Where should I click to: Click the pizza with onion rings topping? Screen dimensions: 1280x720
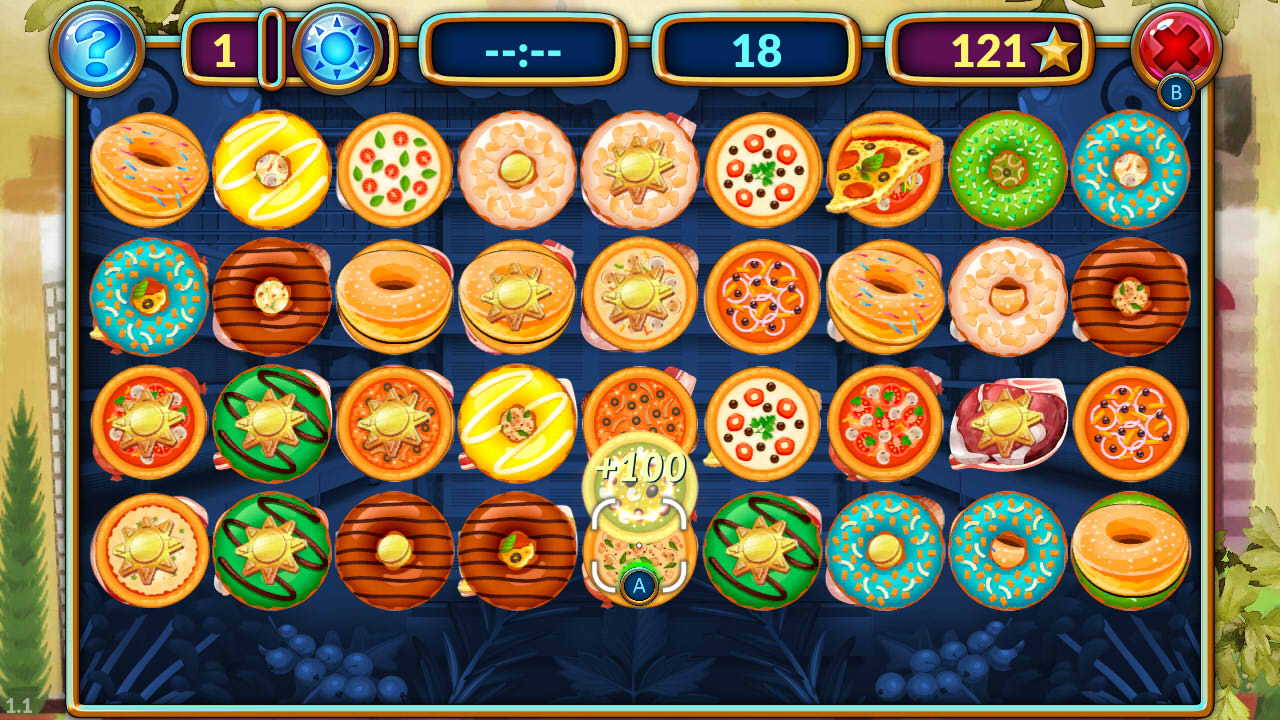point(762,296)
